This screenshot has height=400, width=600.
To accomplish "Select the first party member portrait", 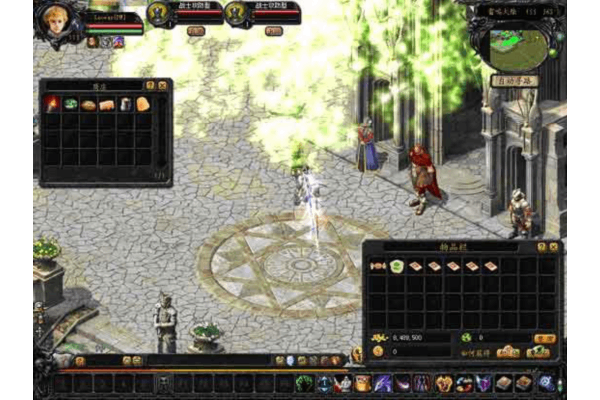I will coord(160,12).
